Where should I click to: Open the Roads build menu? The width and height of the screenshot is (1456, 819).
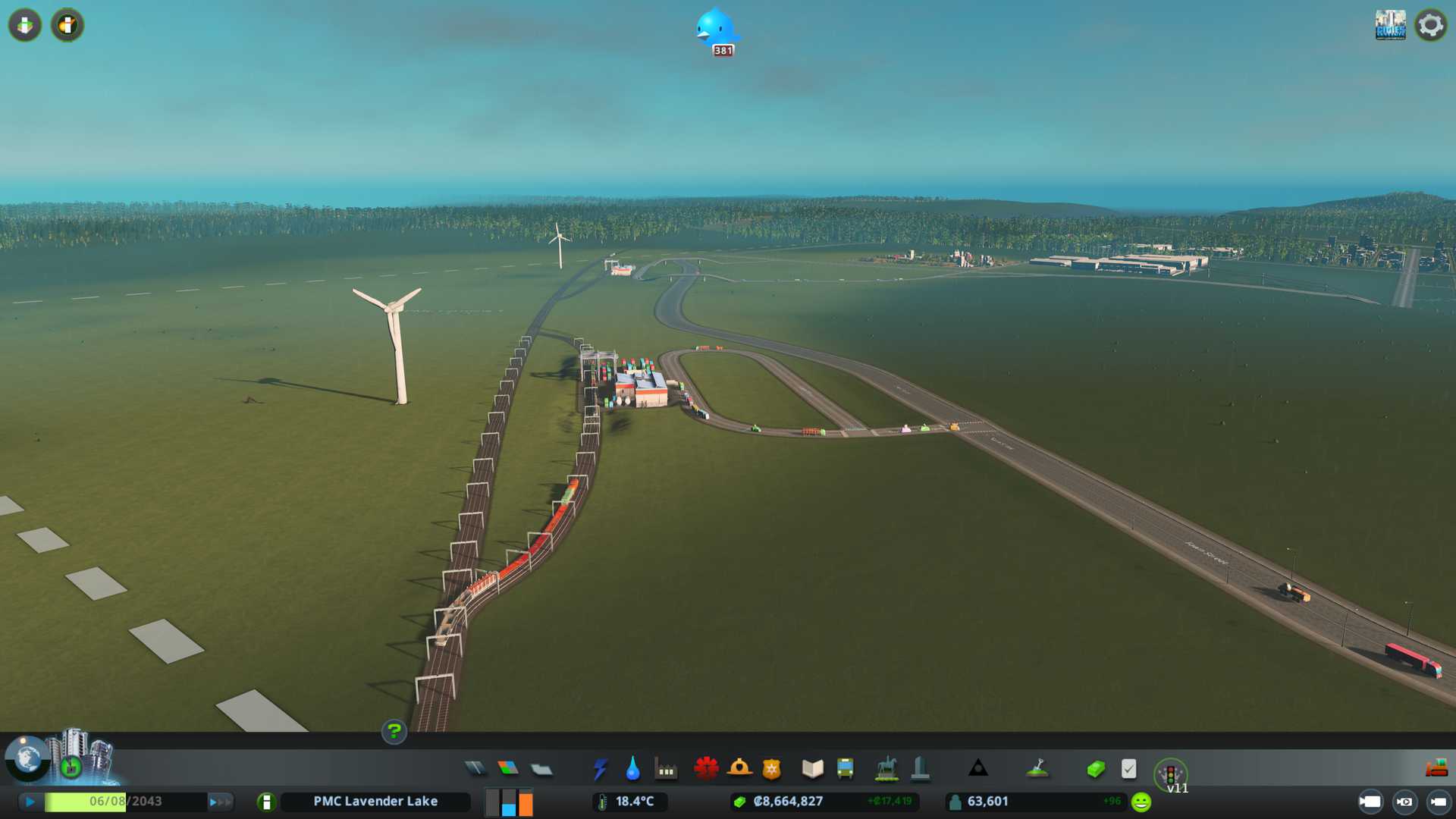coord(475,769)
